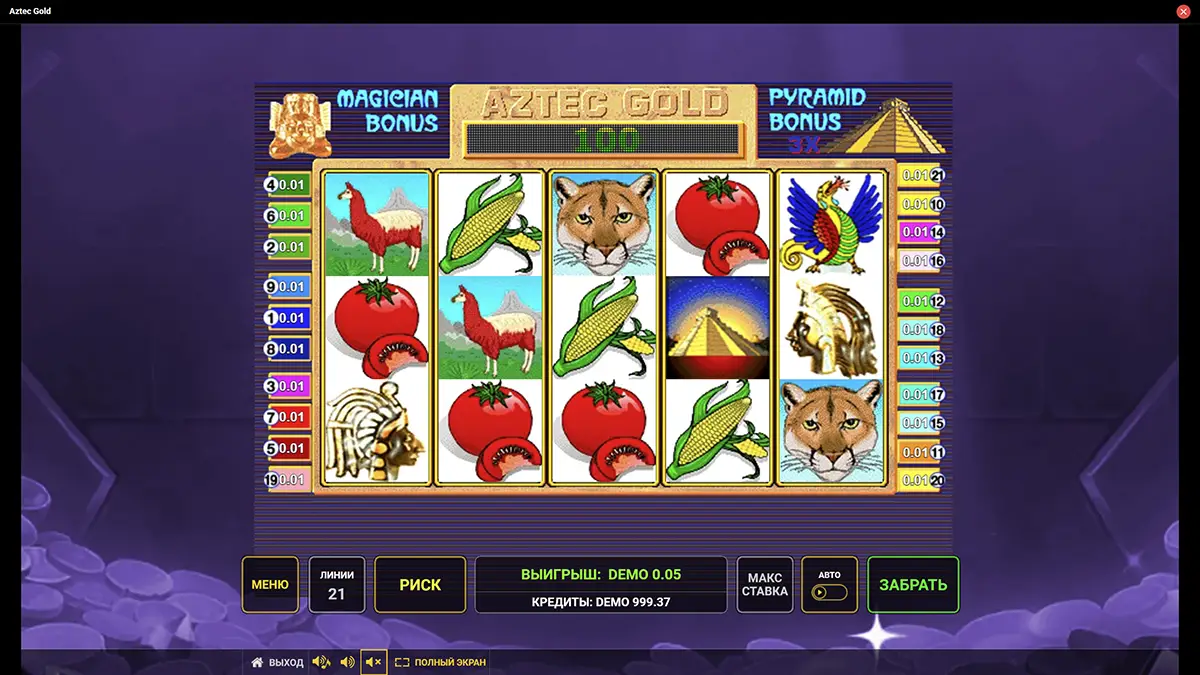Toggle the АВТО autoplay switch
The width and height of the screenshot is (1200, 675).
click(829, 585)
